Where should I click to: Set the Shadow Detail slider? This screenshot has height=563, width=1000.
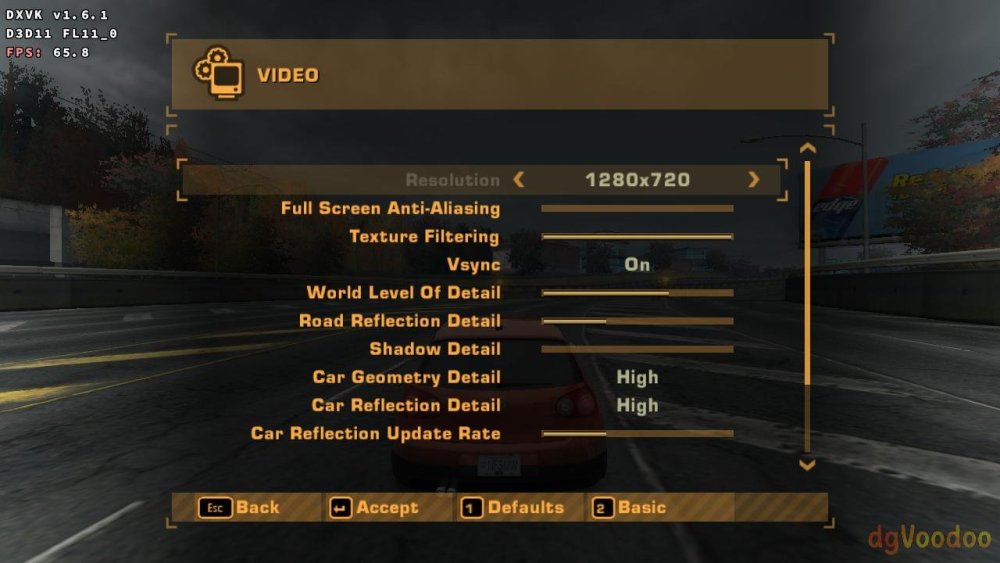(x=637, y=349)
